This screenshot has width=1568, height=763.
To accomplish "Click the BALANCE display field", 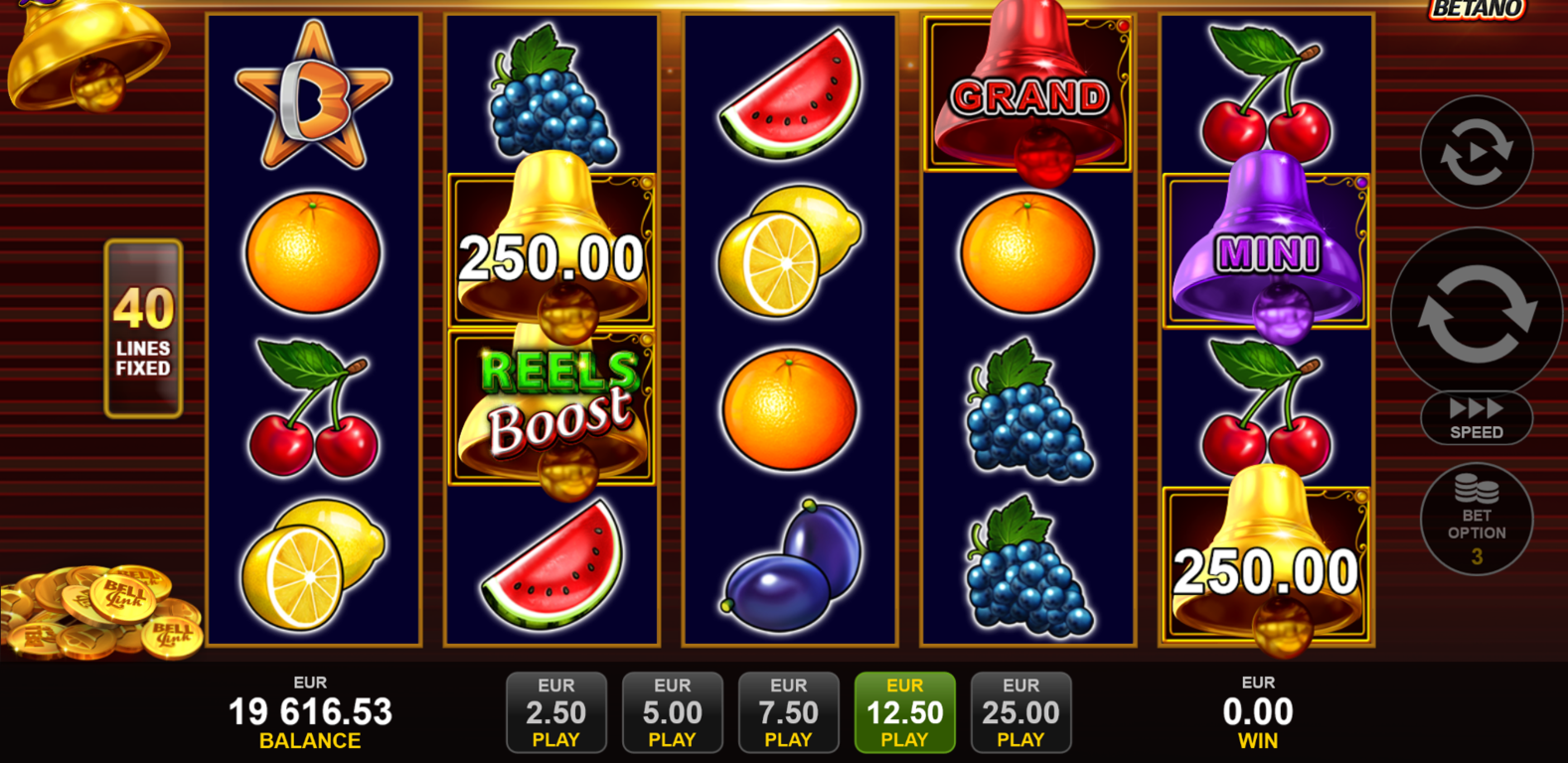I will [x=309, y=711].
